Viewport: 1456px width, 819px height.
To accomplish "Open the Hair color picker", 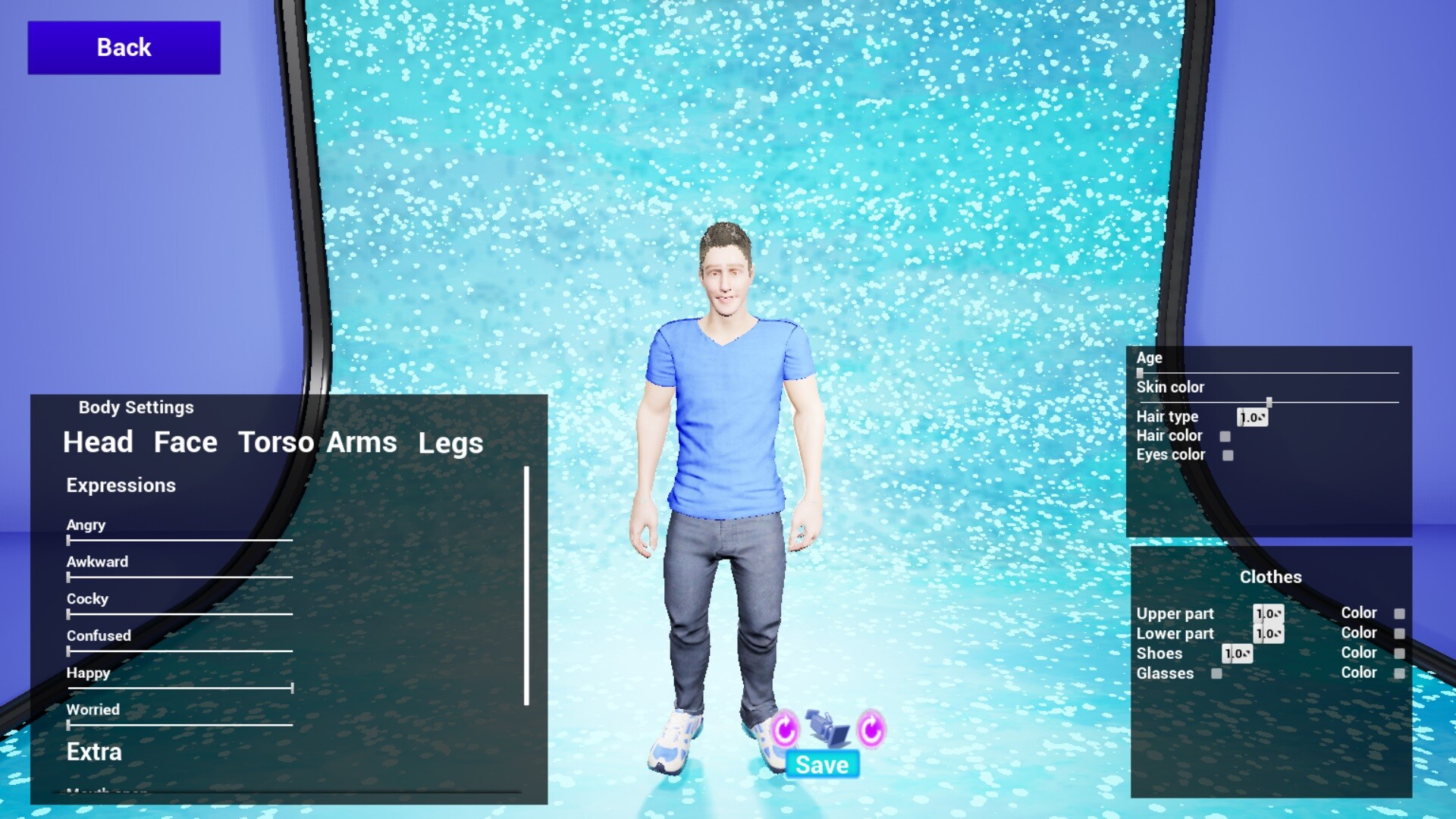I will (x=1225, y=435).
